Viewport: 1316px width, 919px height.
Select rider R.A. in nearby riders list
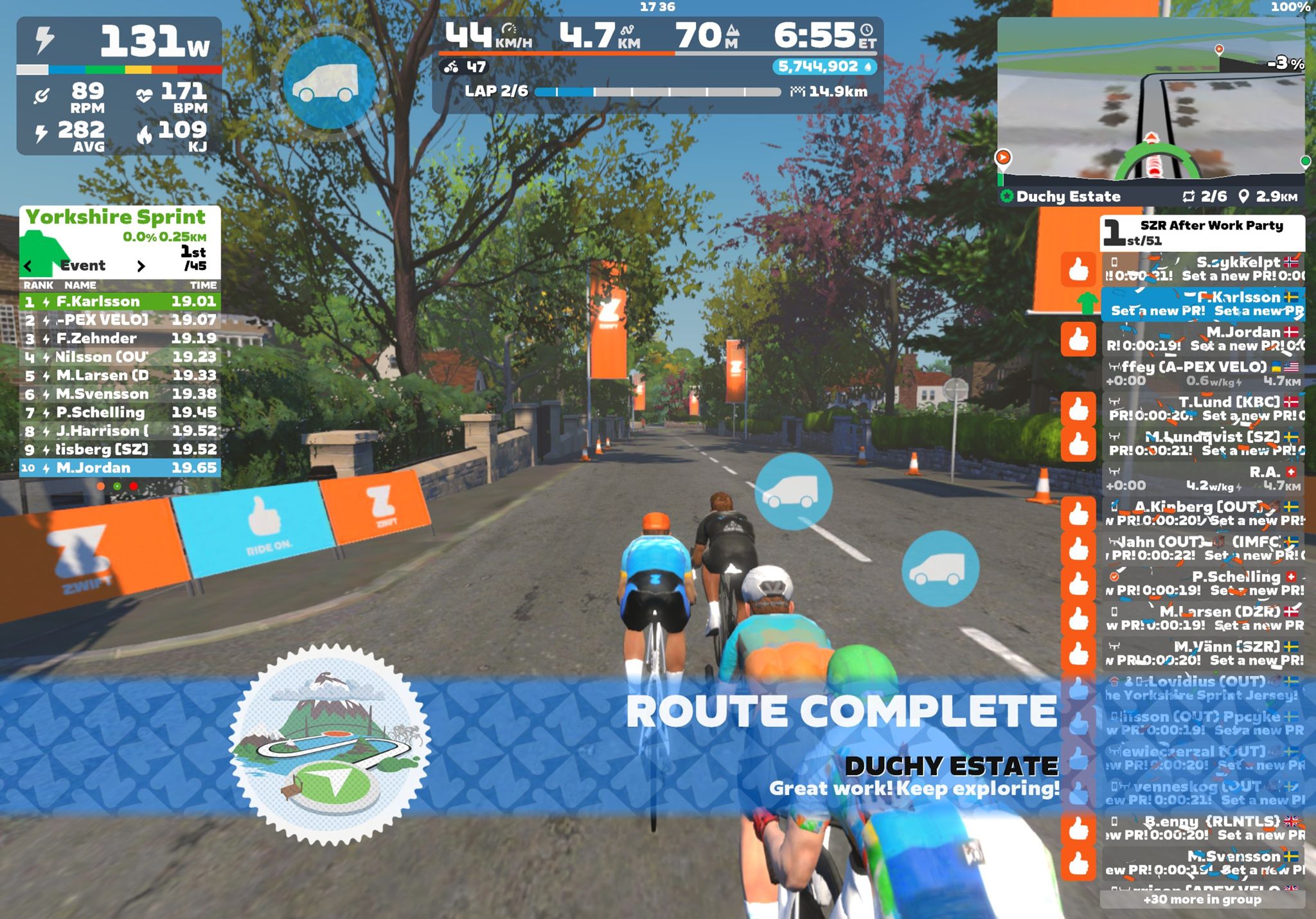point(1203,479)
